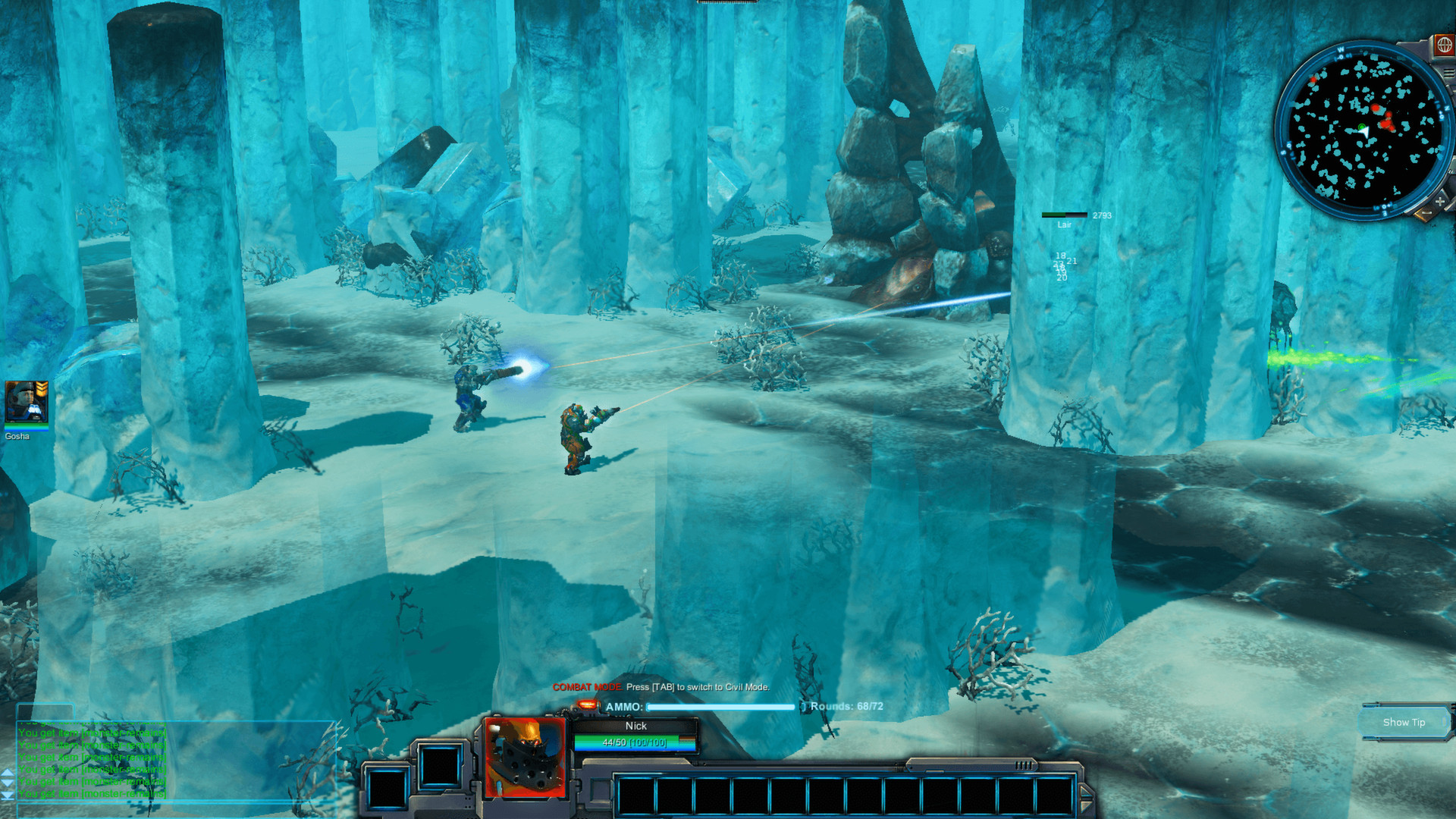Viewport: 1456px width, 819px height.
Task: Click the green circle marker on the minimap
Action: click(1361, 127)
